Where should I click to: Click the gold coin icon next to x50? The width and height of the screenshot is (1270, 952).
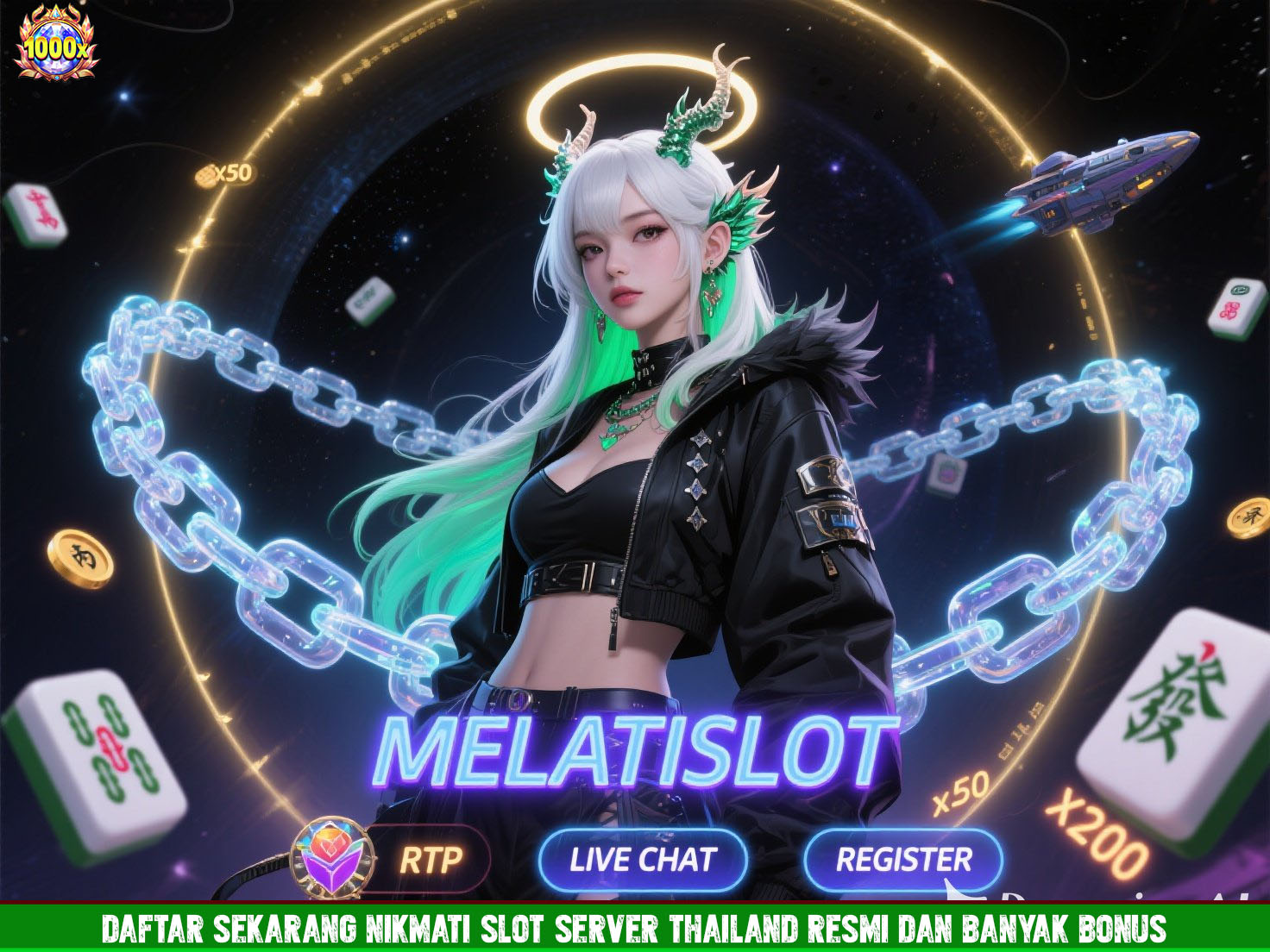[x=204, y=175]
